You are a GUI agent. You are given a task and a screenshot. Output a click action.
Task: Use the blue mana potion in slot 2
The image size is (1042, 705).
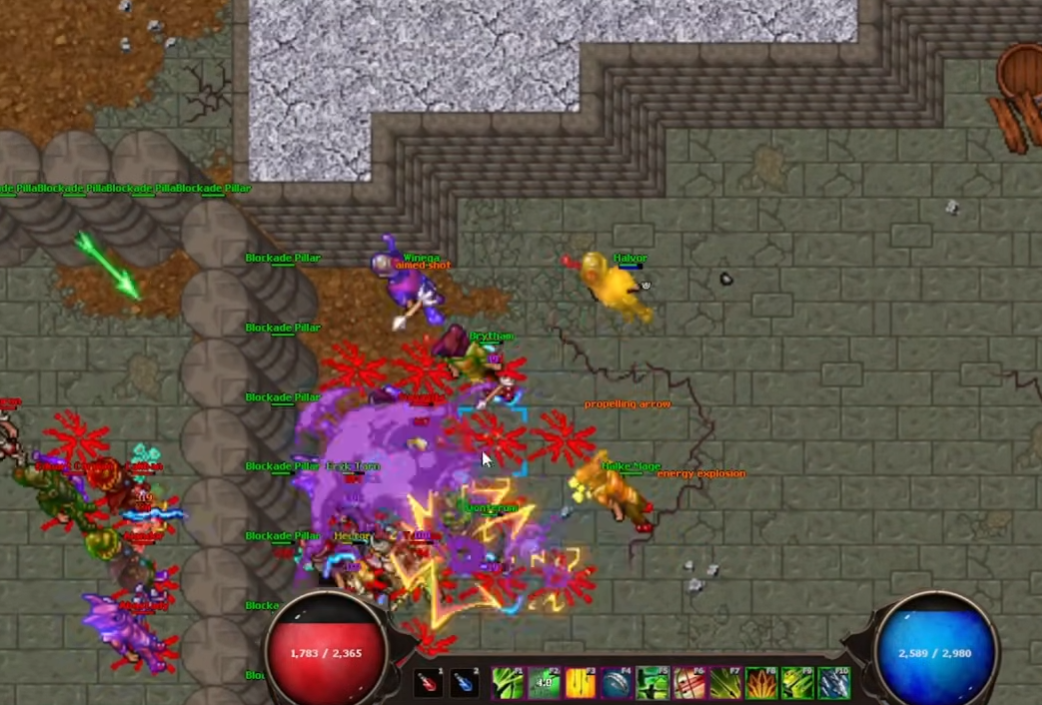(464, 683)
